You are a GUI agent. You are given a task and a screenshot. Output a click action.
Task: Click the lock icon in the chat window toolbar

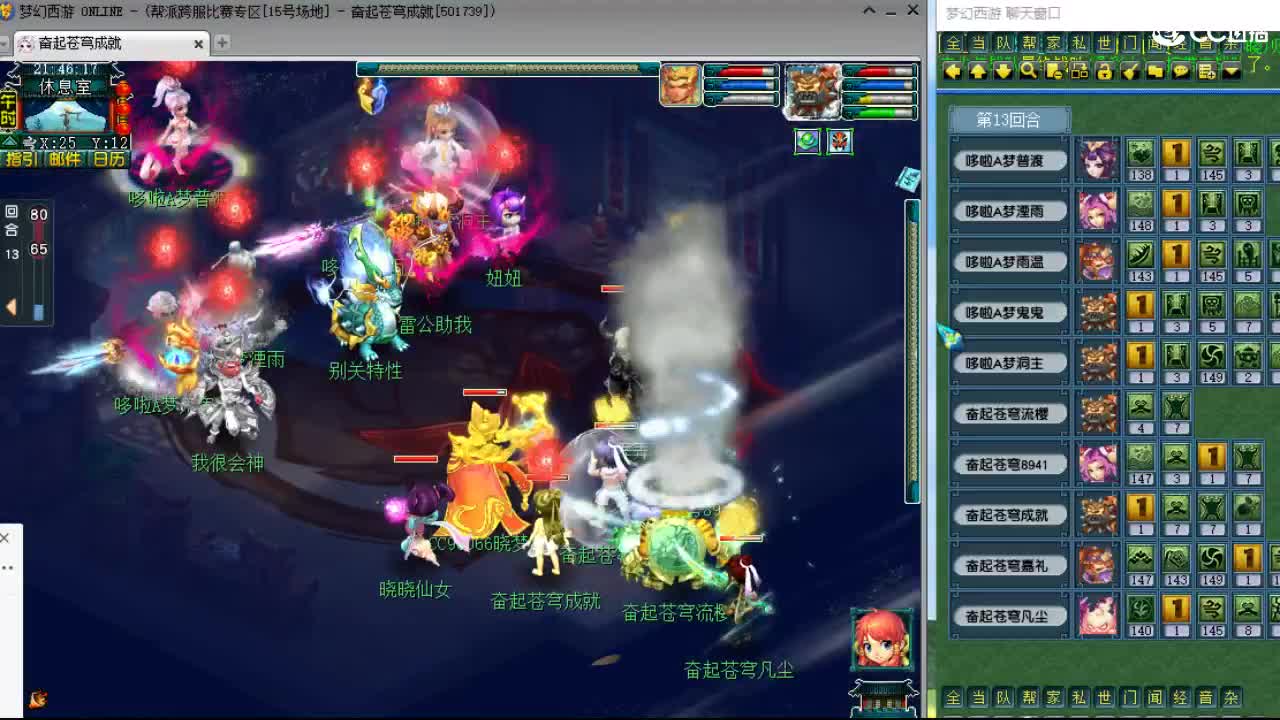point(1105,72)
